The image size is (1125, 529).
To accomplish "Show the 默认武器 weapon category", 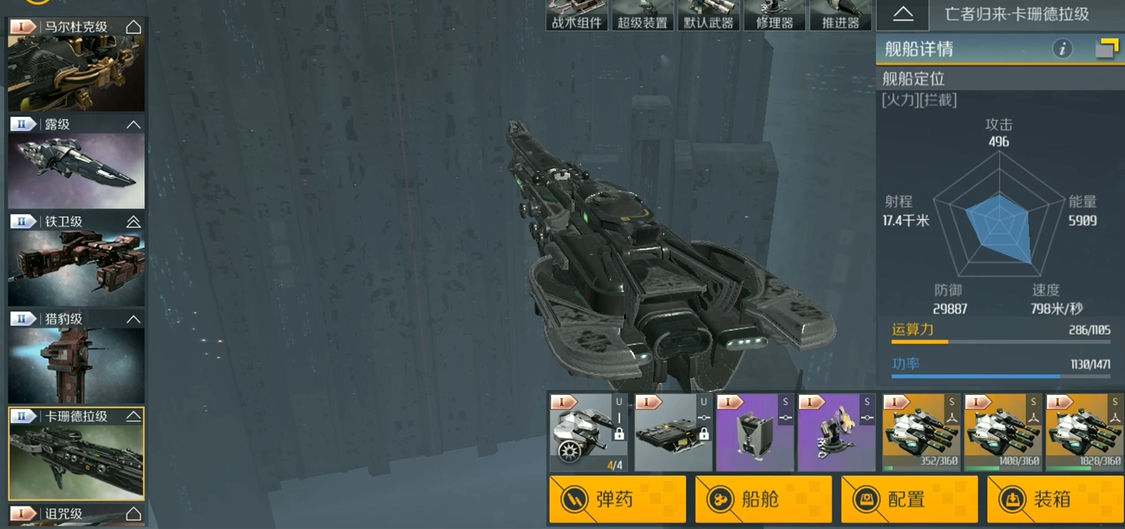I will point(708,15).
